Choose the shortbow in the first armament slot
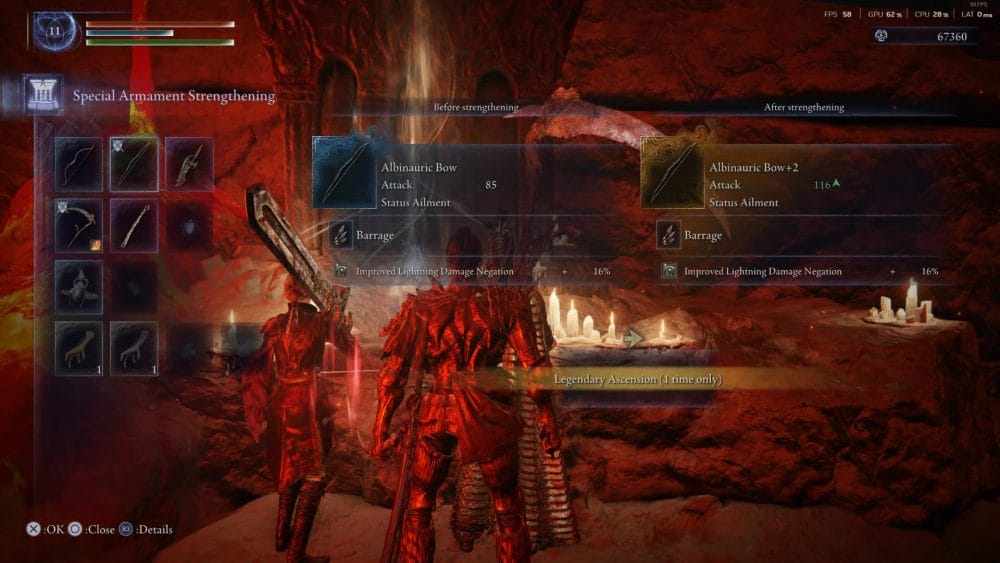Viewport: 1000px width, 563px height. (x=79, y=163)
